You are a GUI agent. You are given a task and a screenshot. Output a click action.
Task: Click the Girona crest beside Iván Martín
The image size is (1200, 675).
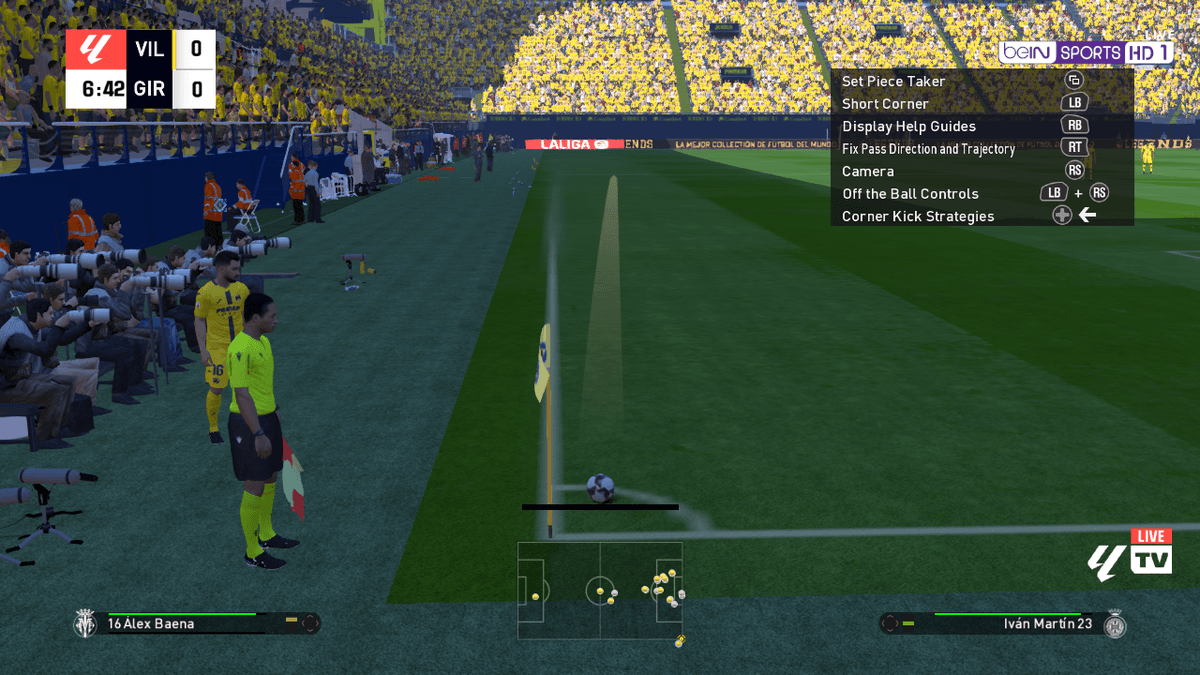point(1114,624)
